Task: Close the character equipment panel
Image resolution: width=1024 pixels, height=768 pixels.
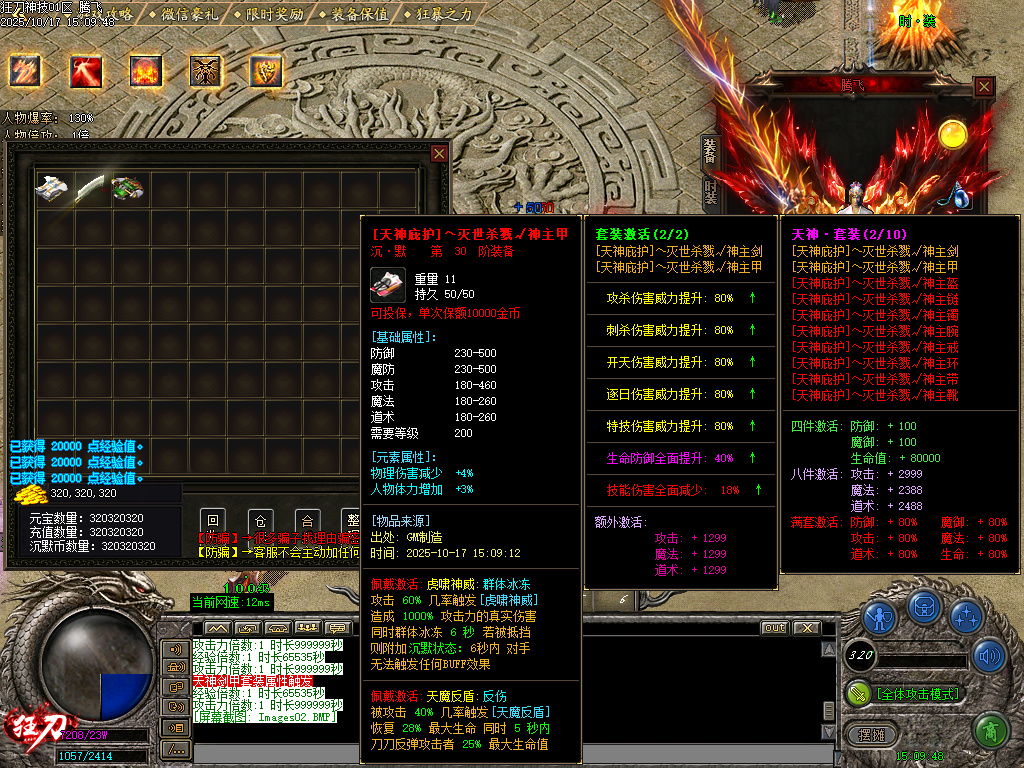Action: coord(984,87)
